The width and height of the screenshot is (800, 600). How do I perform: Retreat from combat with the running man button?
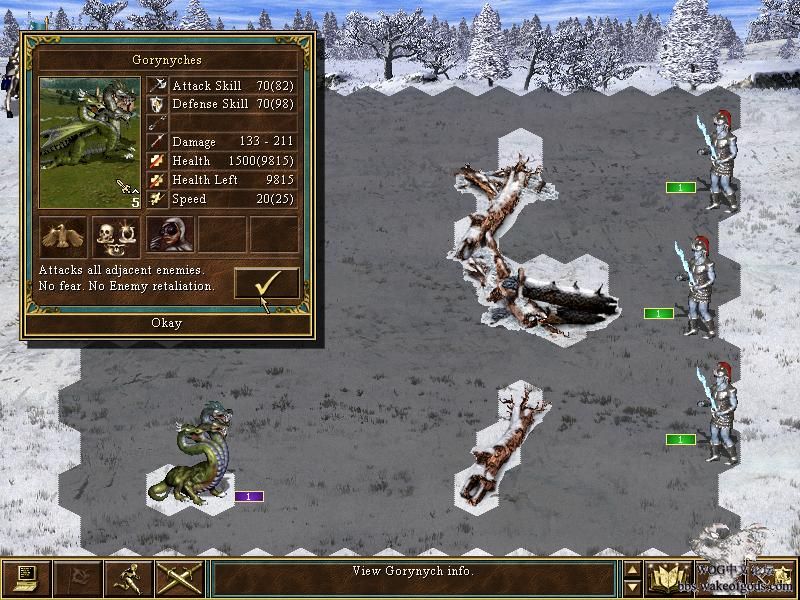128,578
